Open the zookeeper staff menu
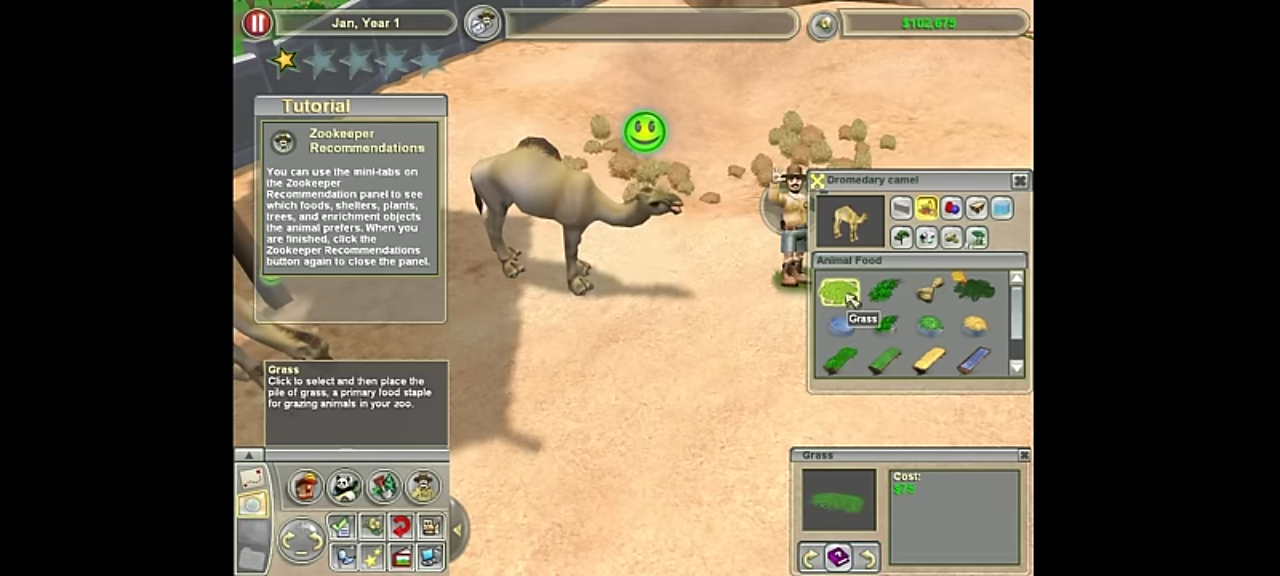Viewport: 1280px width, 576px height. (423, 487)
